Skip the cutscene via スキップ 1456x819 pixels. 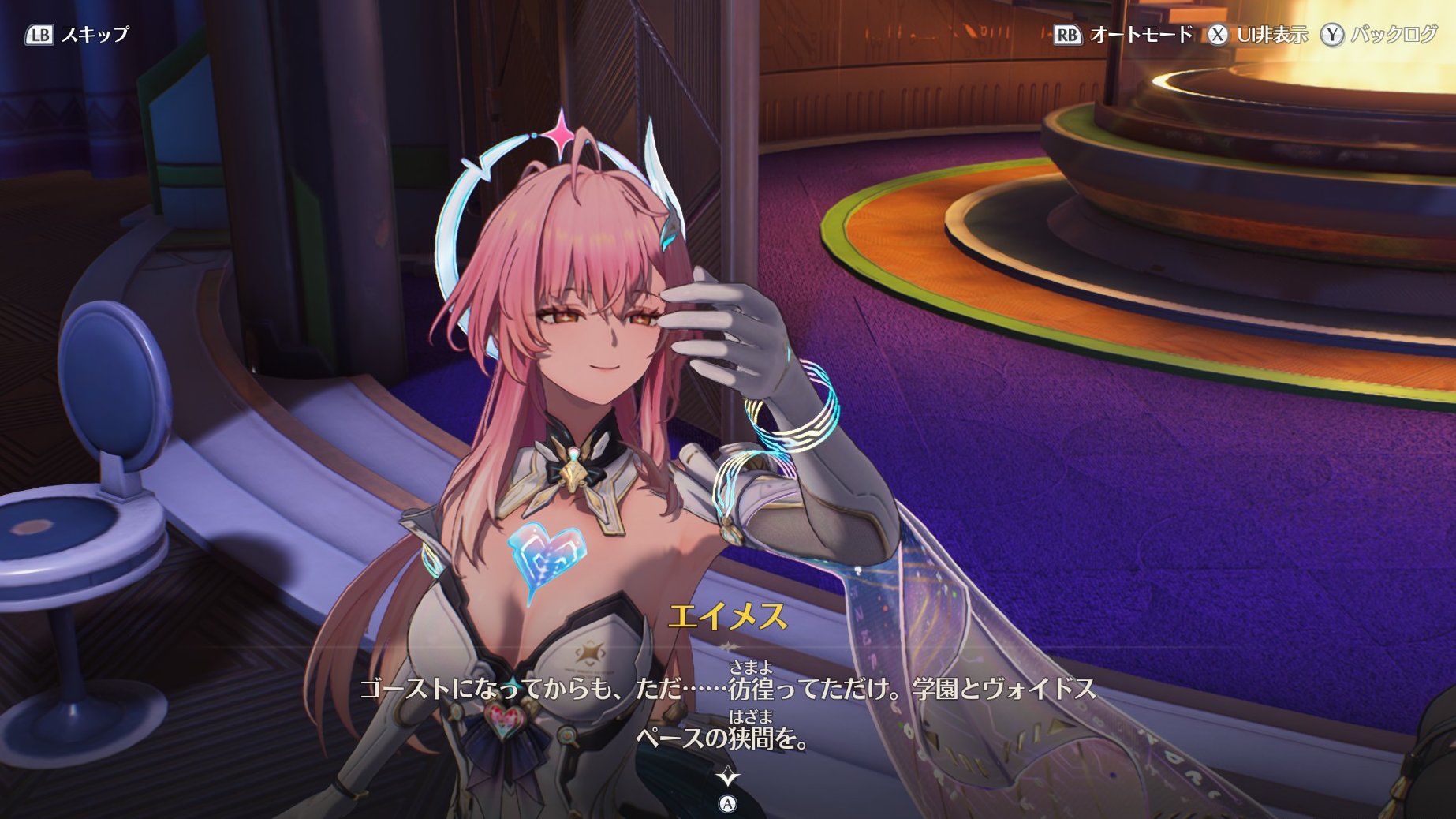(x=77, y=35)
